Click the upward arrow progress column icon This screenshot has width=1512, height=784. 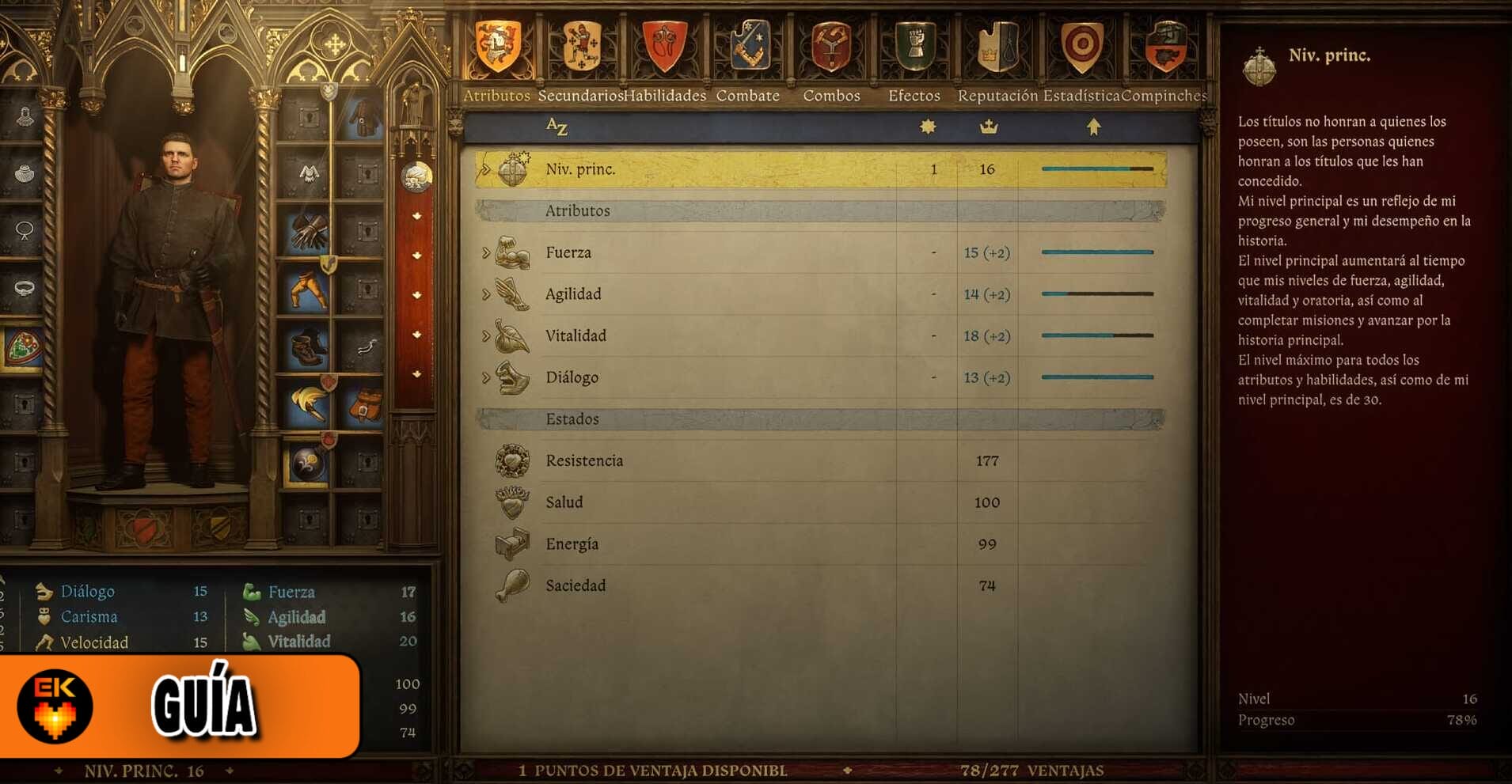1095,126
